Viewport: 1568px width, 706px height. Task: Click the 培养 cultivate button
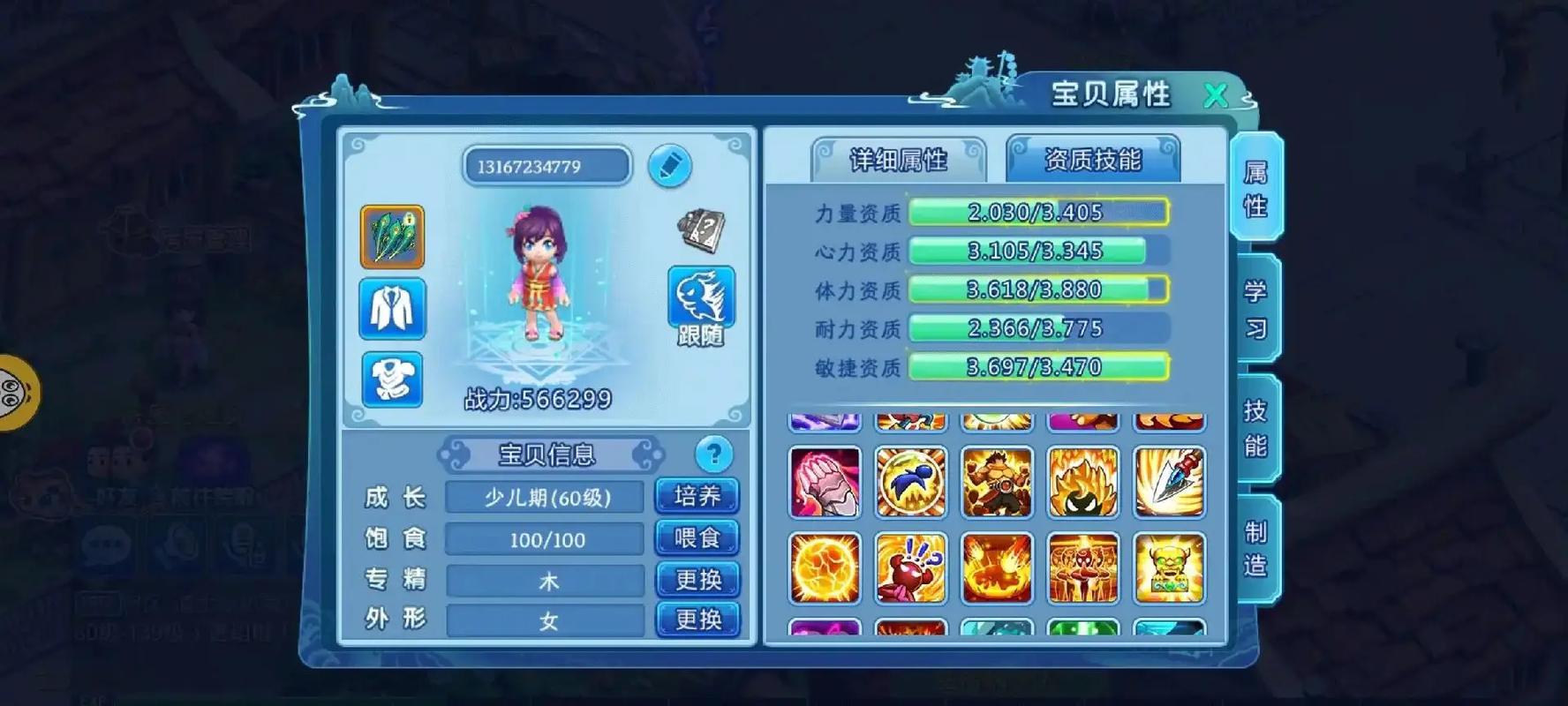[x=697, y=495]
